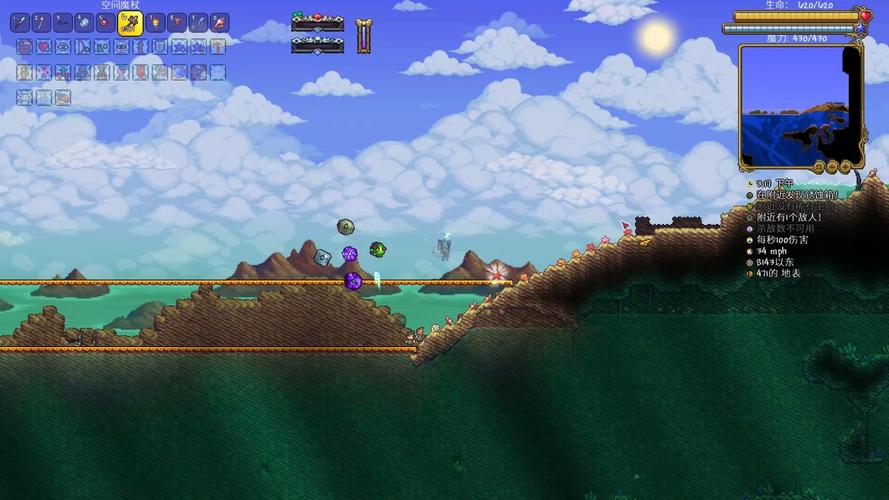
Task: Reset minimap zoom with the middle button
Action: coord(833,166)
